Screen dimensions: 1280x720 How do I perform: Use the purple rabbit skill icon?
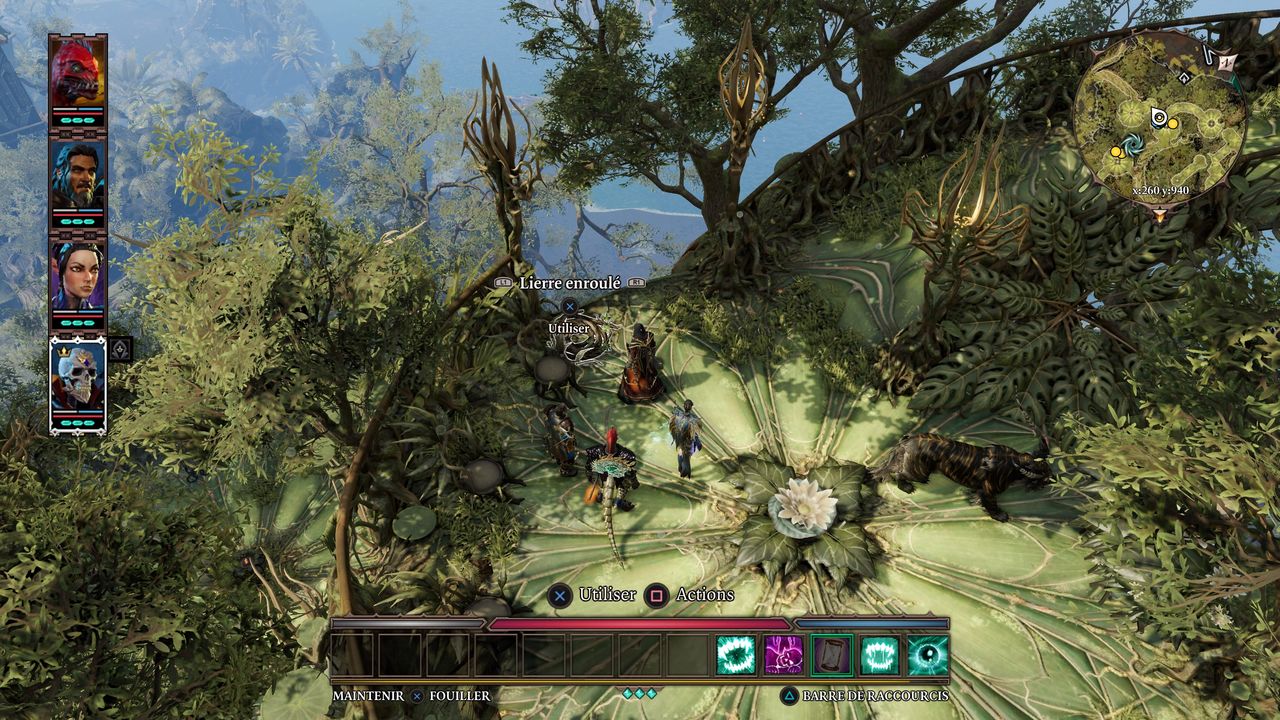pyautogui.click(x=784, y=655)
